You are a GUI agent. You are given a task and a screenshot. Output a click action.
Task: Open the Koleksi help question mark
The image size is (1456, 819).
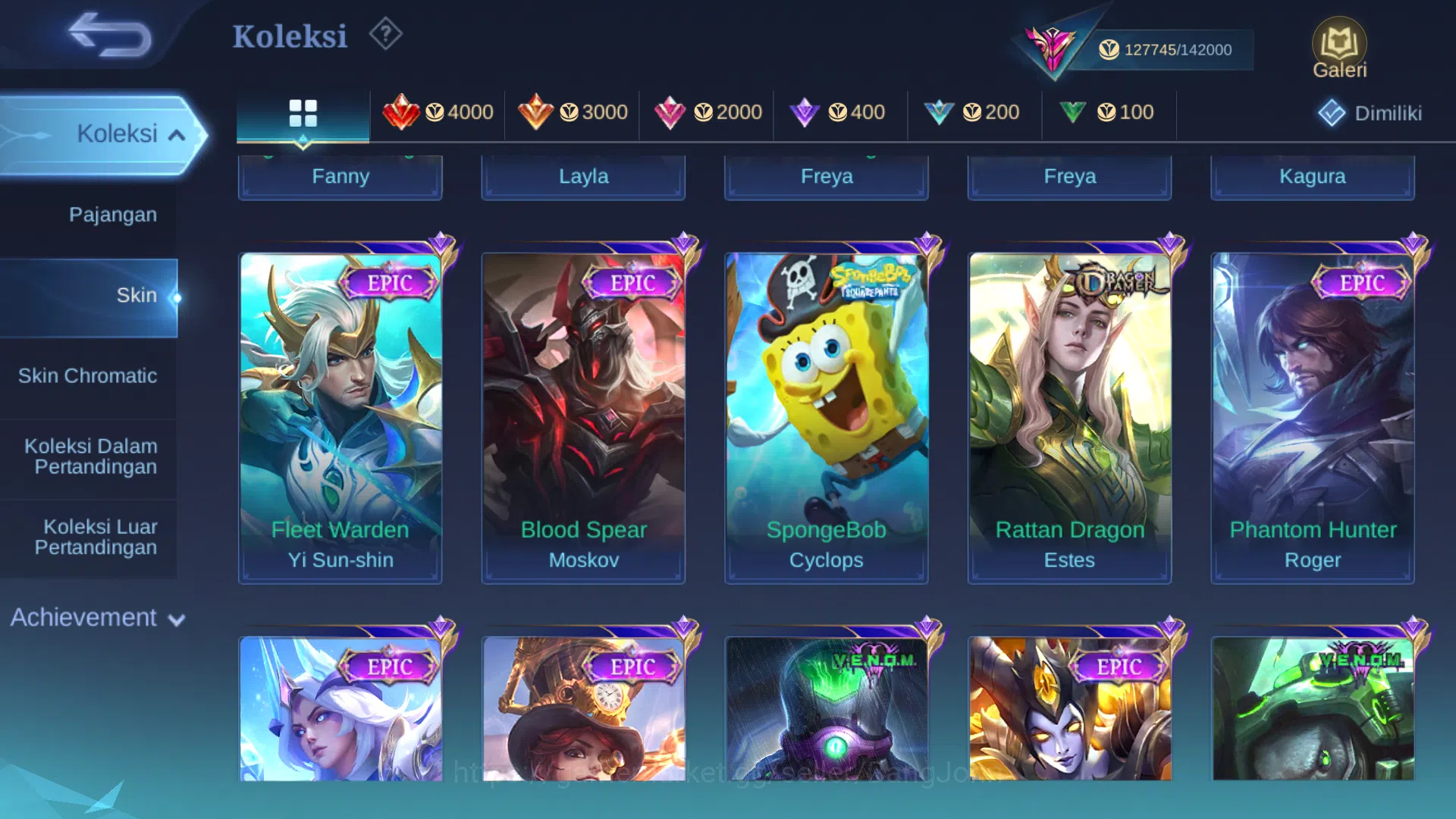(385, 33)
